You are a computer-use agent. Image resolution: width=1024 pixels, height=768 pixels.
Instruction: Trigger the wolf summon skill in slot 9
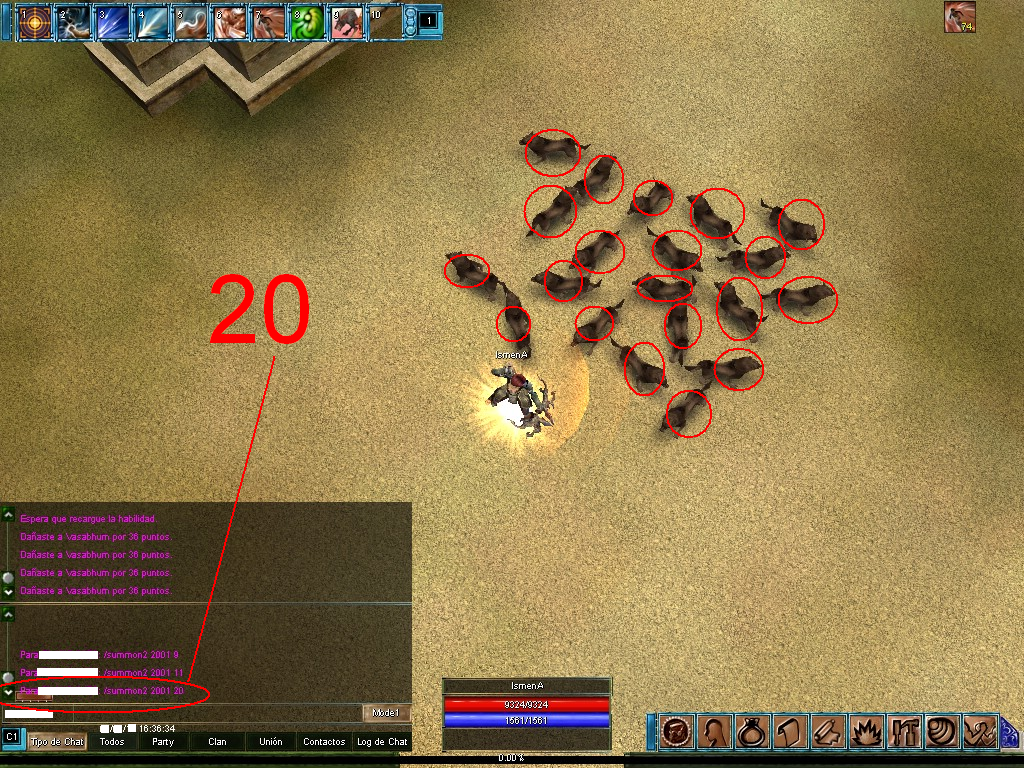346,22
